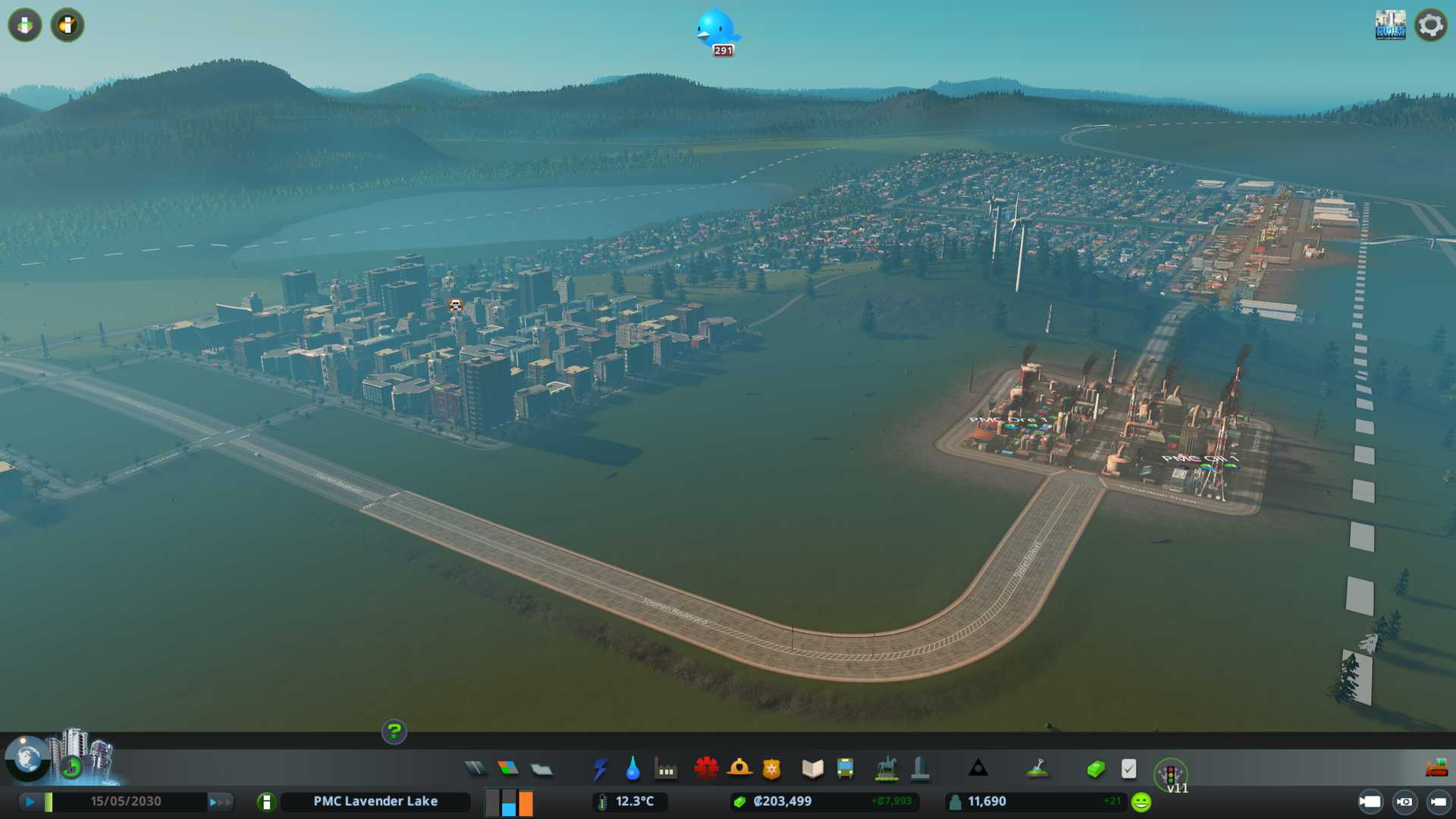The width and height of the screenshot is (1456, 819).
Task: Open the Roads build menu
Action: coord(475,769)
